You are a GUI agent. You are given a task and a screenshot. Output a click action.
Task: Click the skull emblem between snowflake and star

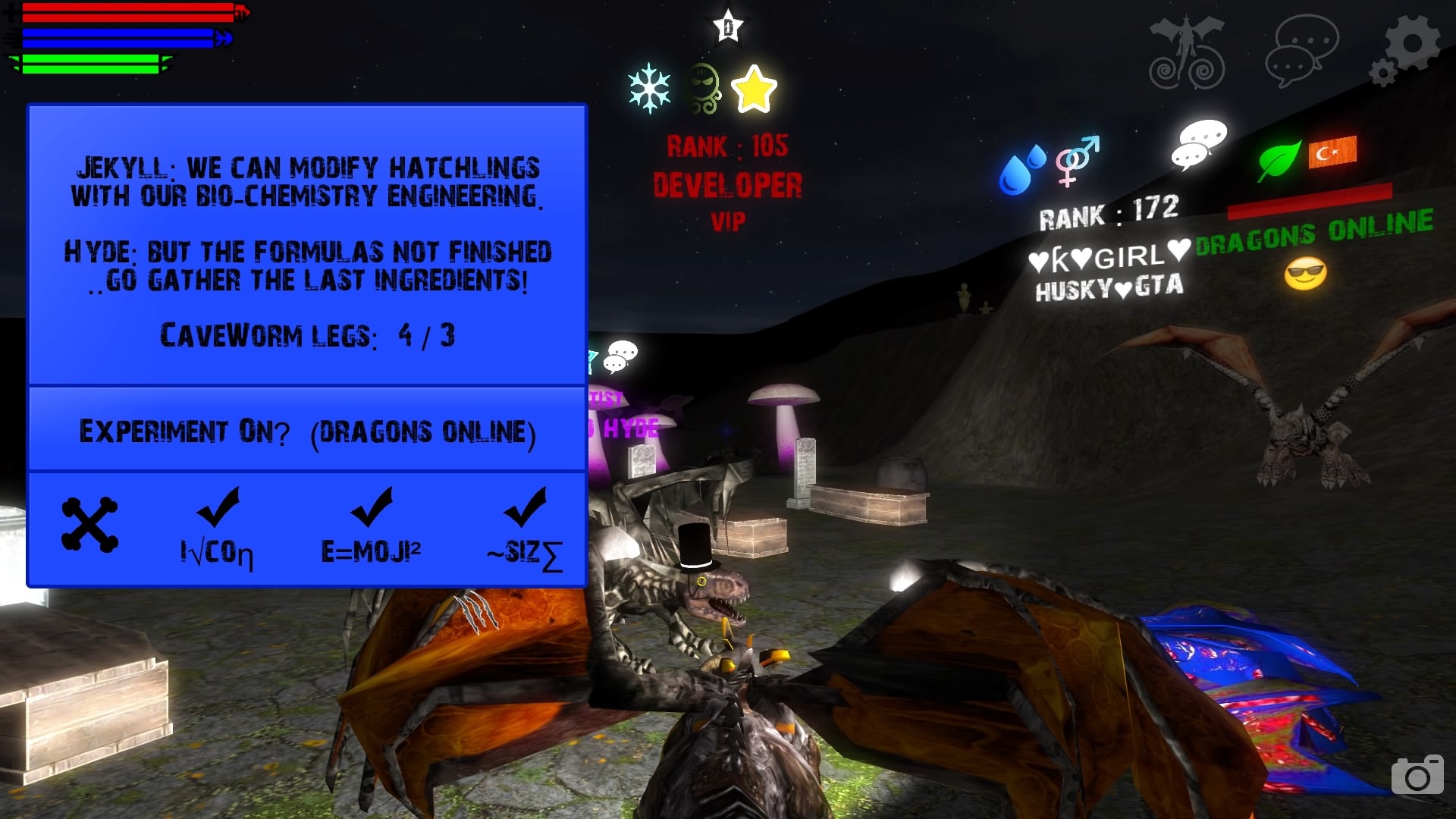(705, 85)
